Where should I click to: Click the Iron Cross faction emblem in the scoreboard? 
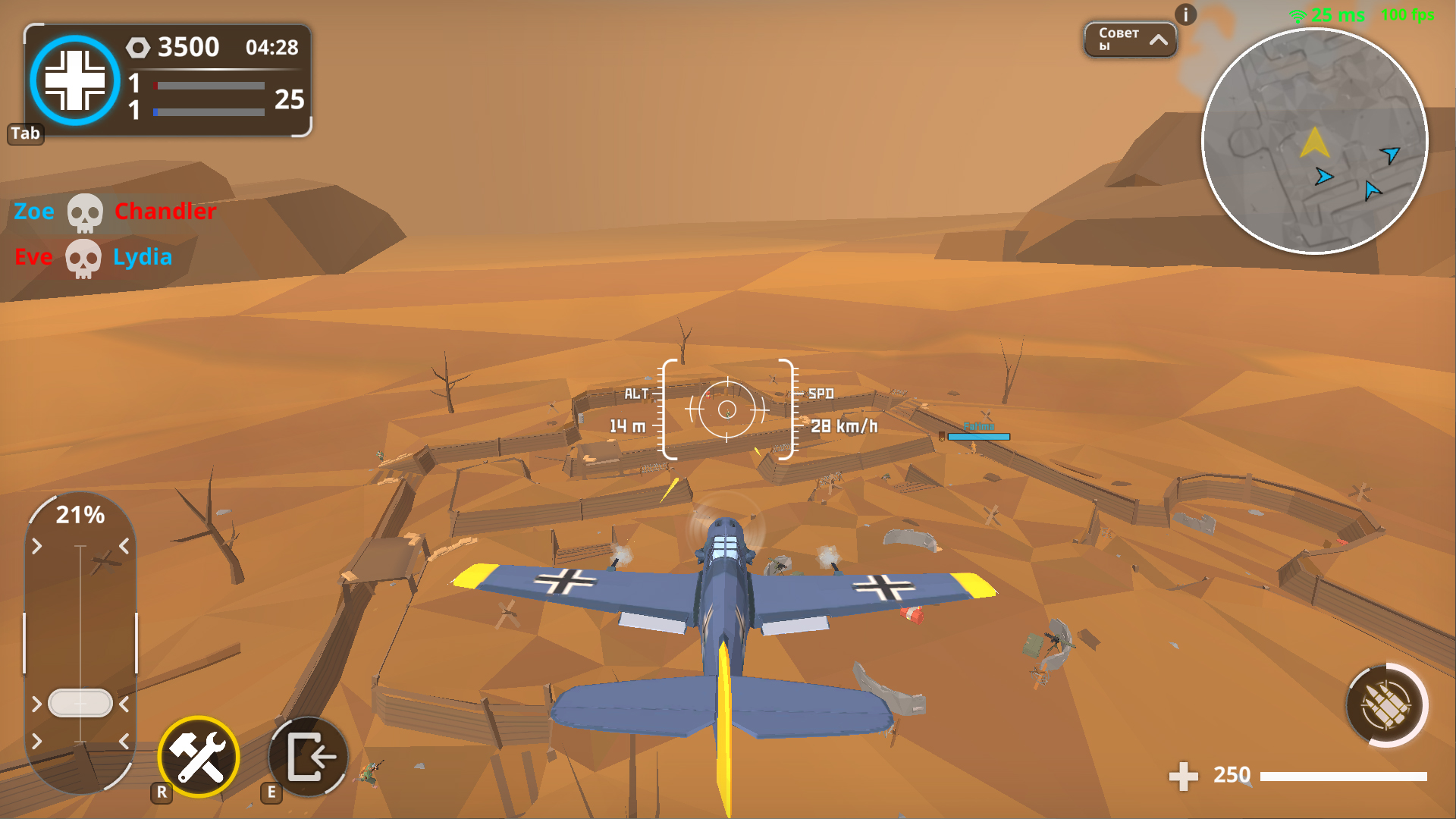click(x=74, y=81)
